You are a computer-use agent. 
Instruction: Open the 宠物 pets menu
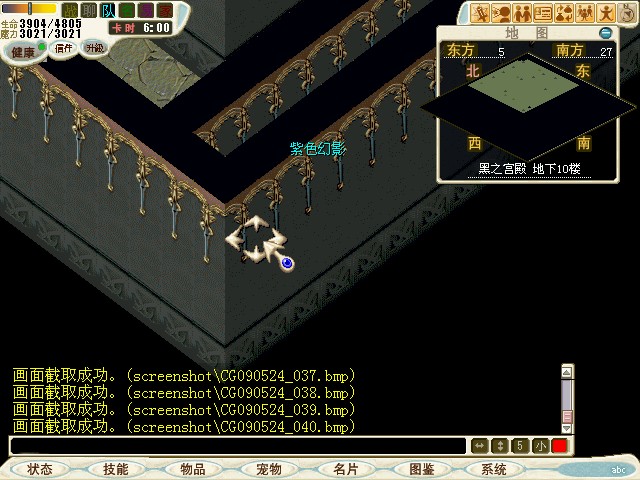(x=268, y=469)
